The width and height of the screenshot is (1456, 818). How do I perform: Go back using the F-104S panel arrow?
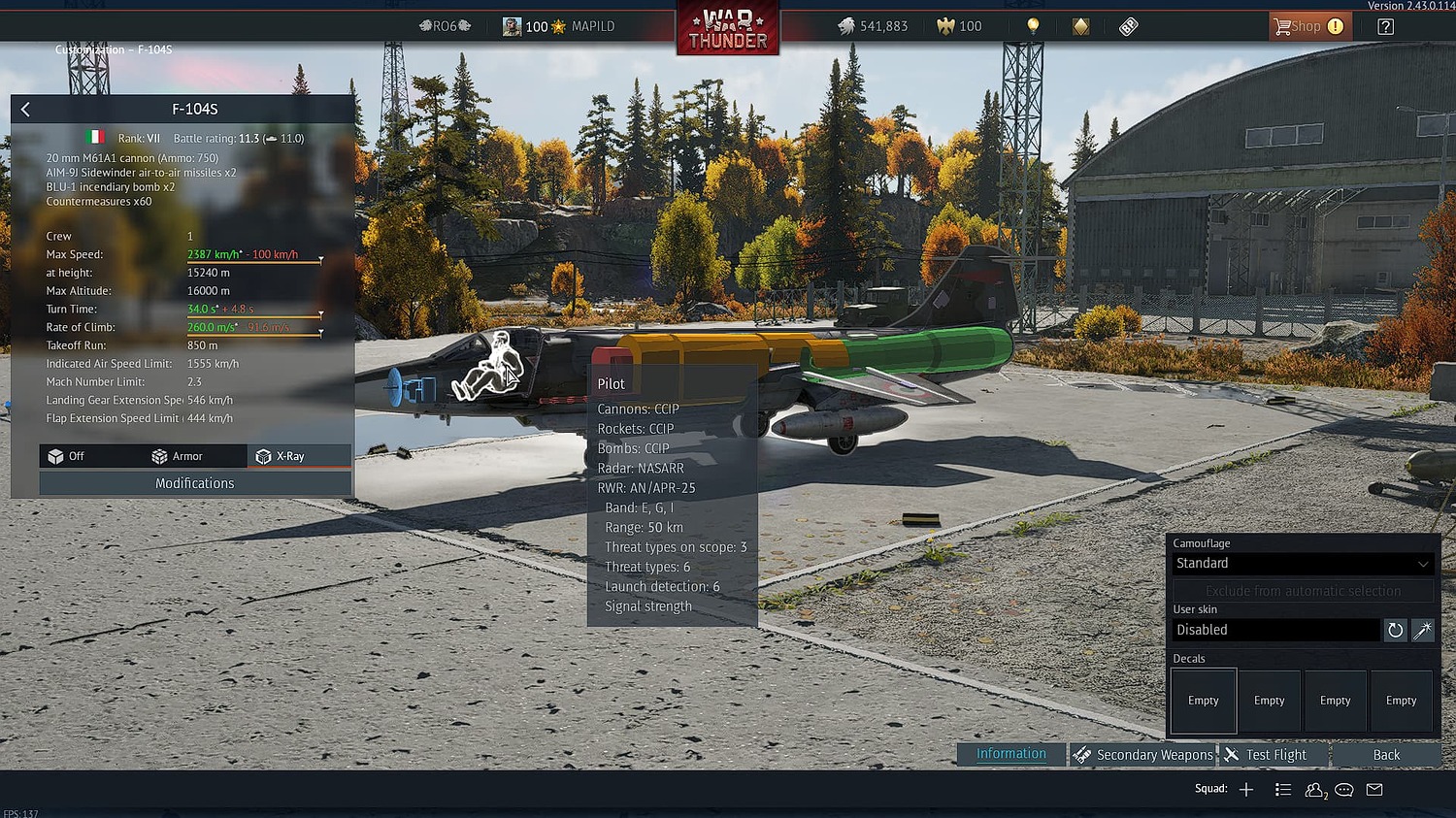pyautogui.click(x=25, y=110)
